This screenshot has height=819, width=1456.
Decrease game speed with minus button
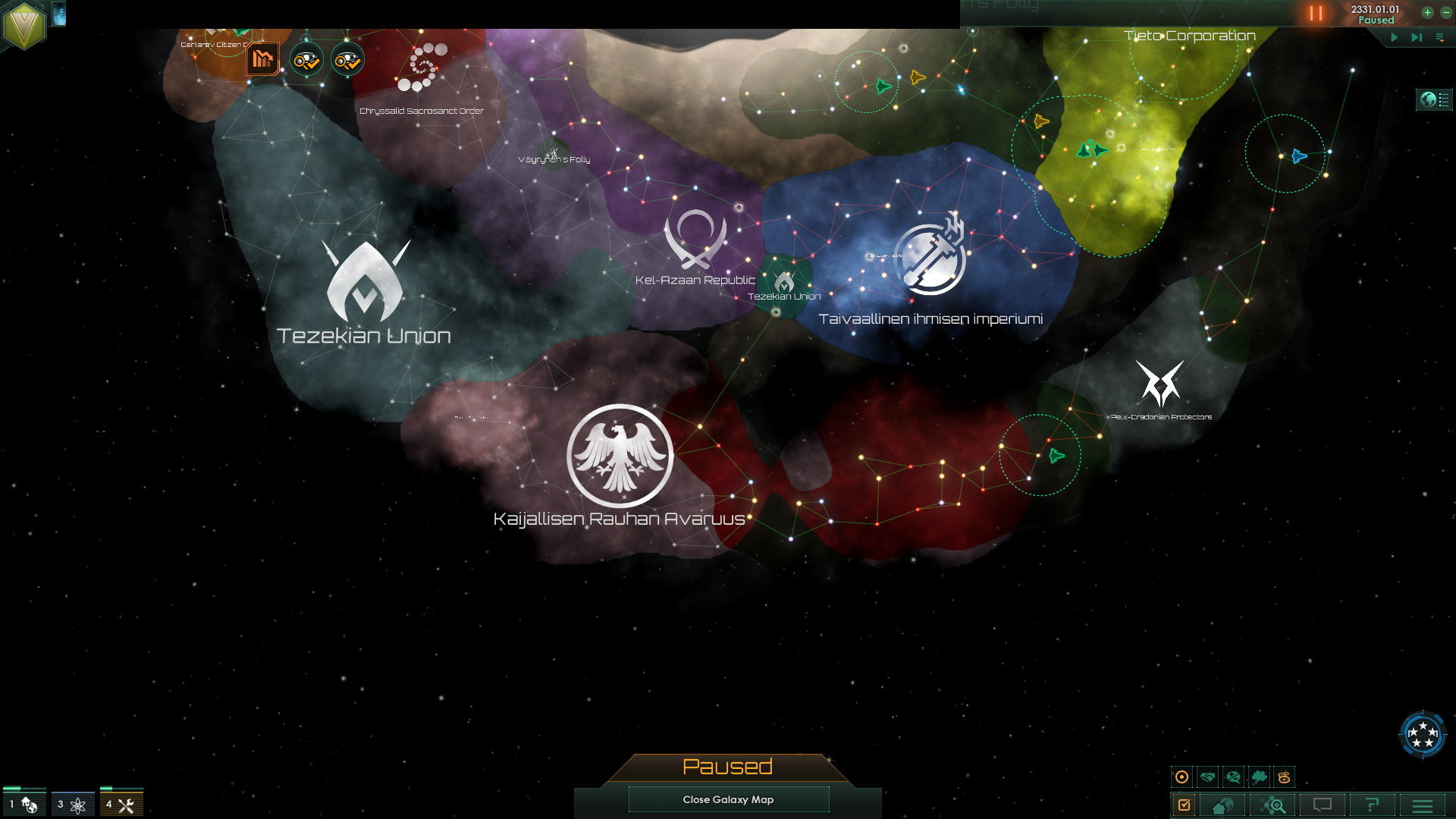coord(1446,12)
